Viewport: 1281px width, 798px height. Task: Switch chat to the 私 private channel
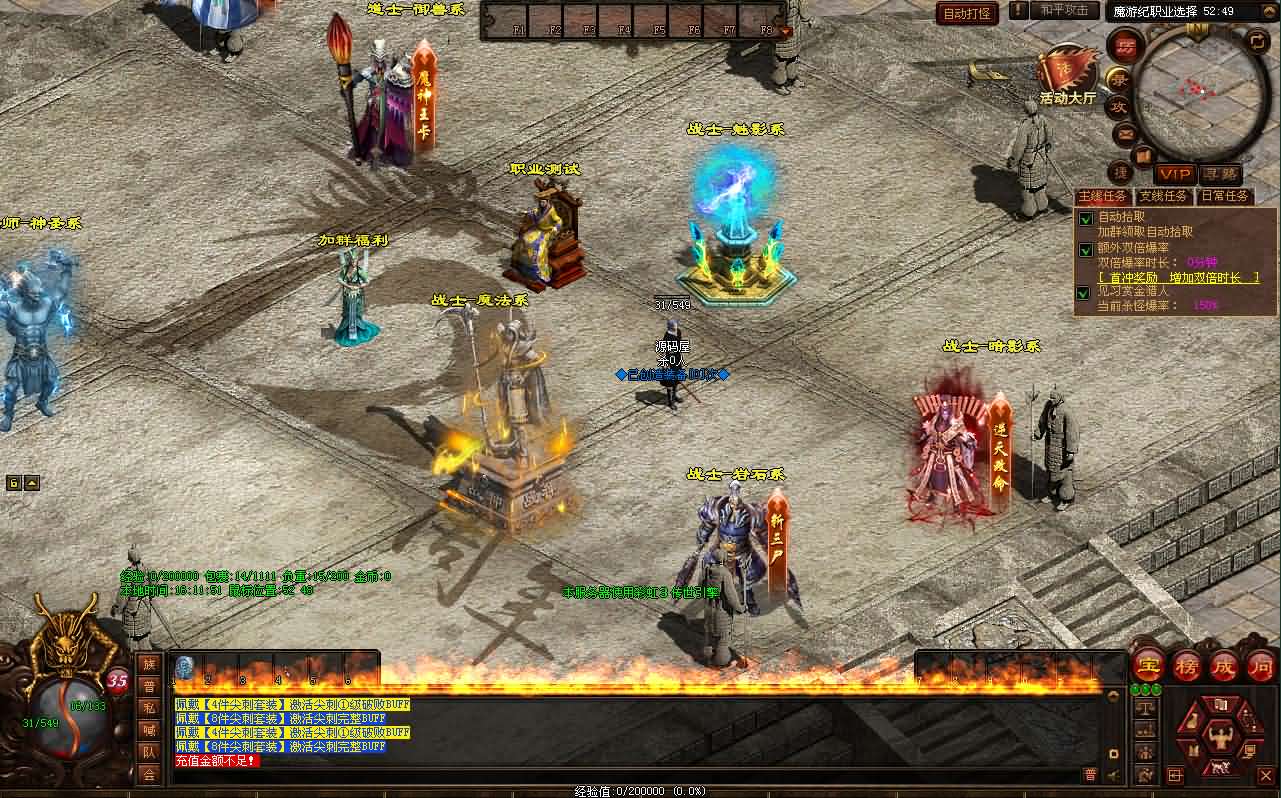coord(149,708)
